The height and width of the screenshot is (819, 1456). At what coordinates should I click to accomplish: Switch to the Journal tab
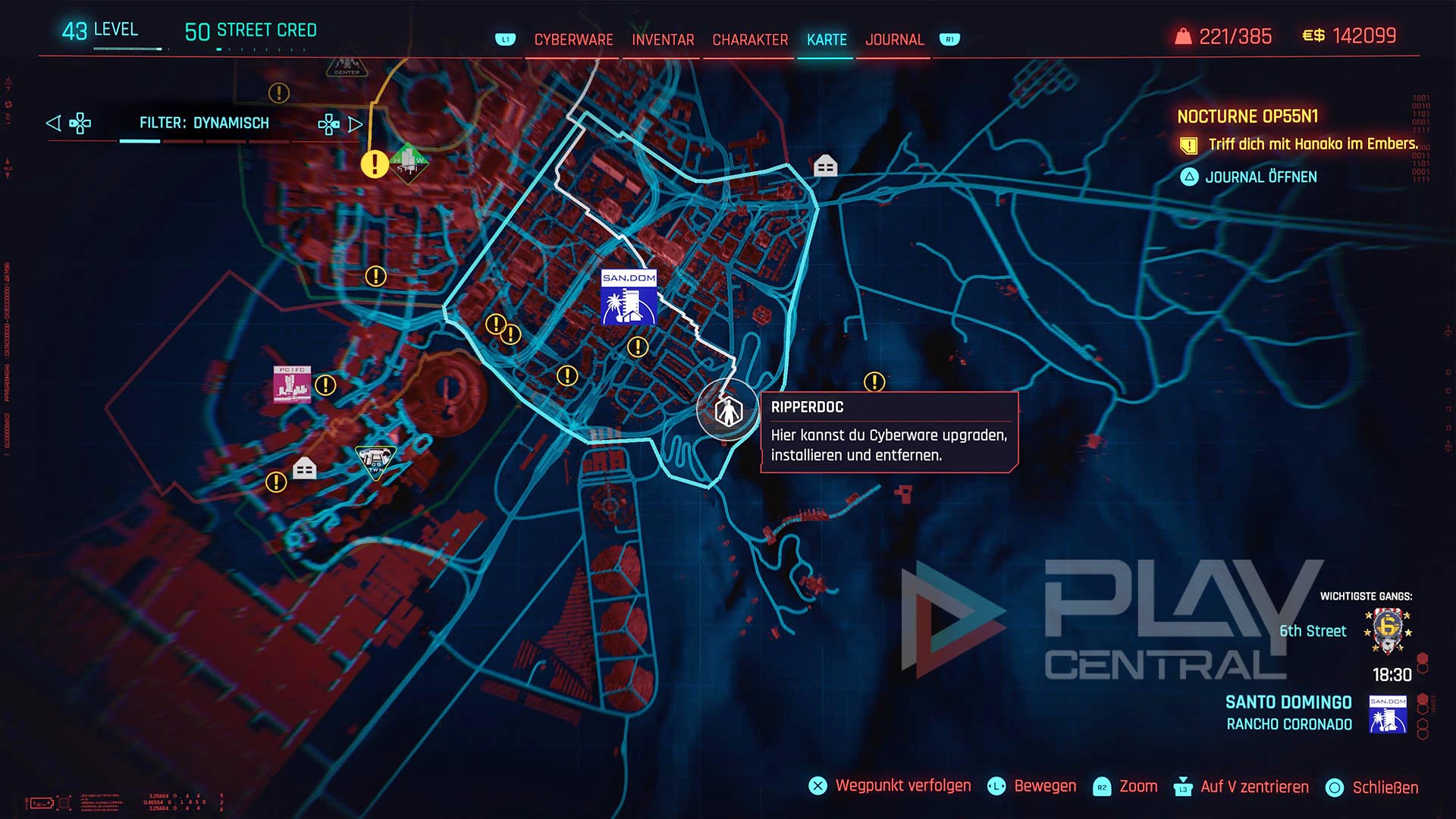(x=895, y=39)
